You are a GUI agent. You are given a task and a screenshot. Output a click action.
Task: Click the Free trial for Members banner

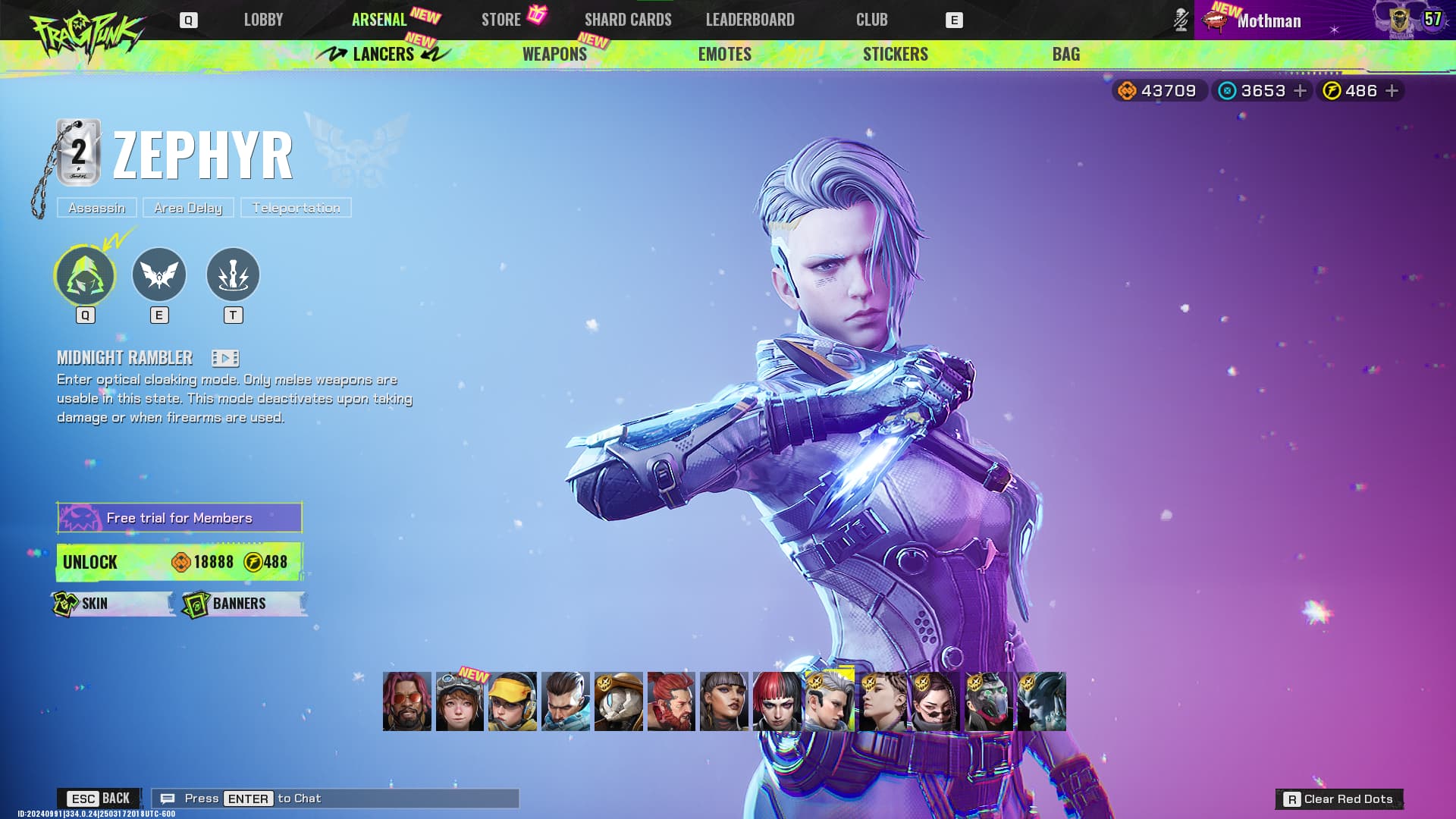[180, 518]
